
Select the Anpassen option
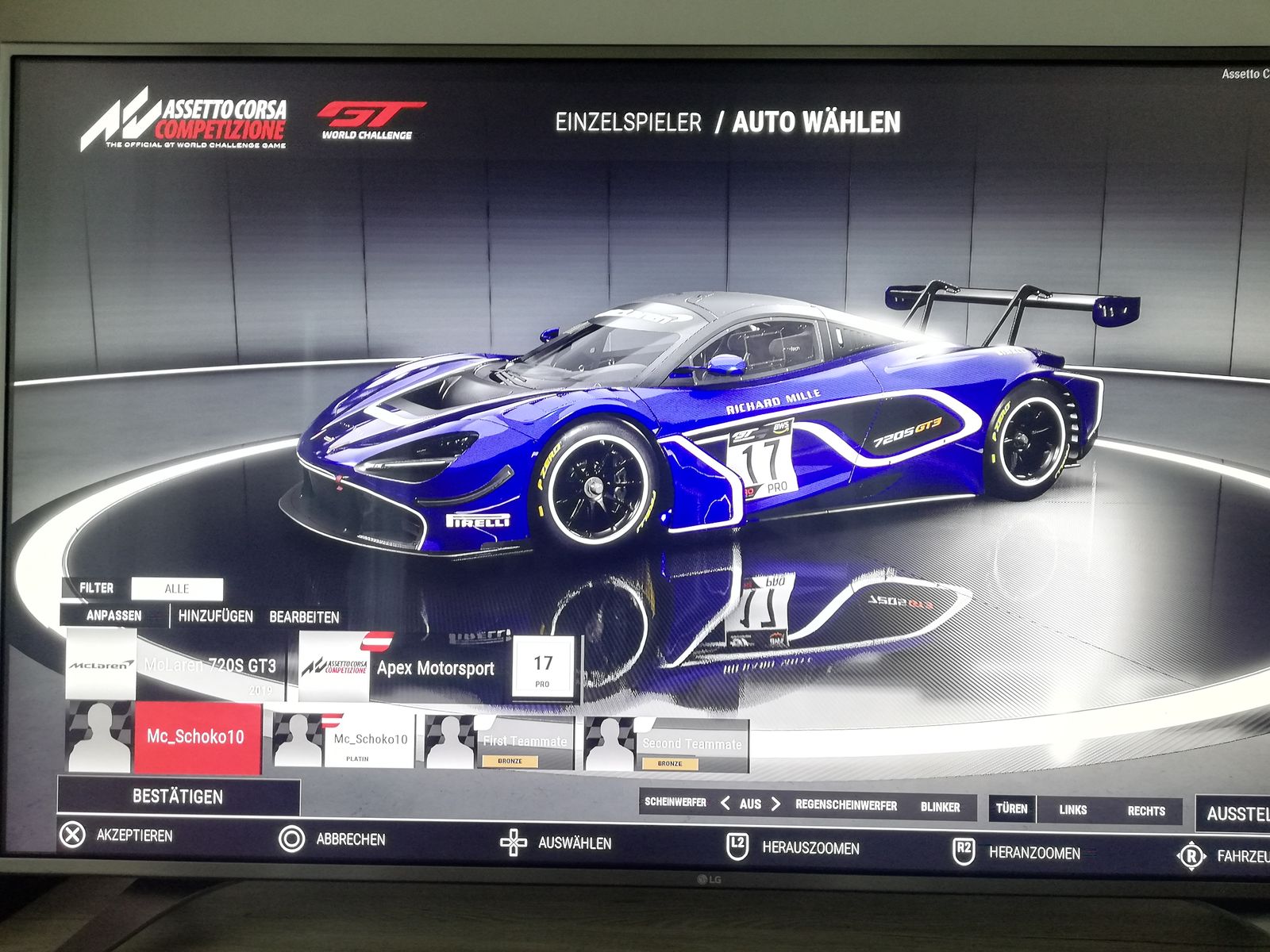pyautogui.click(x=114, y=616)
